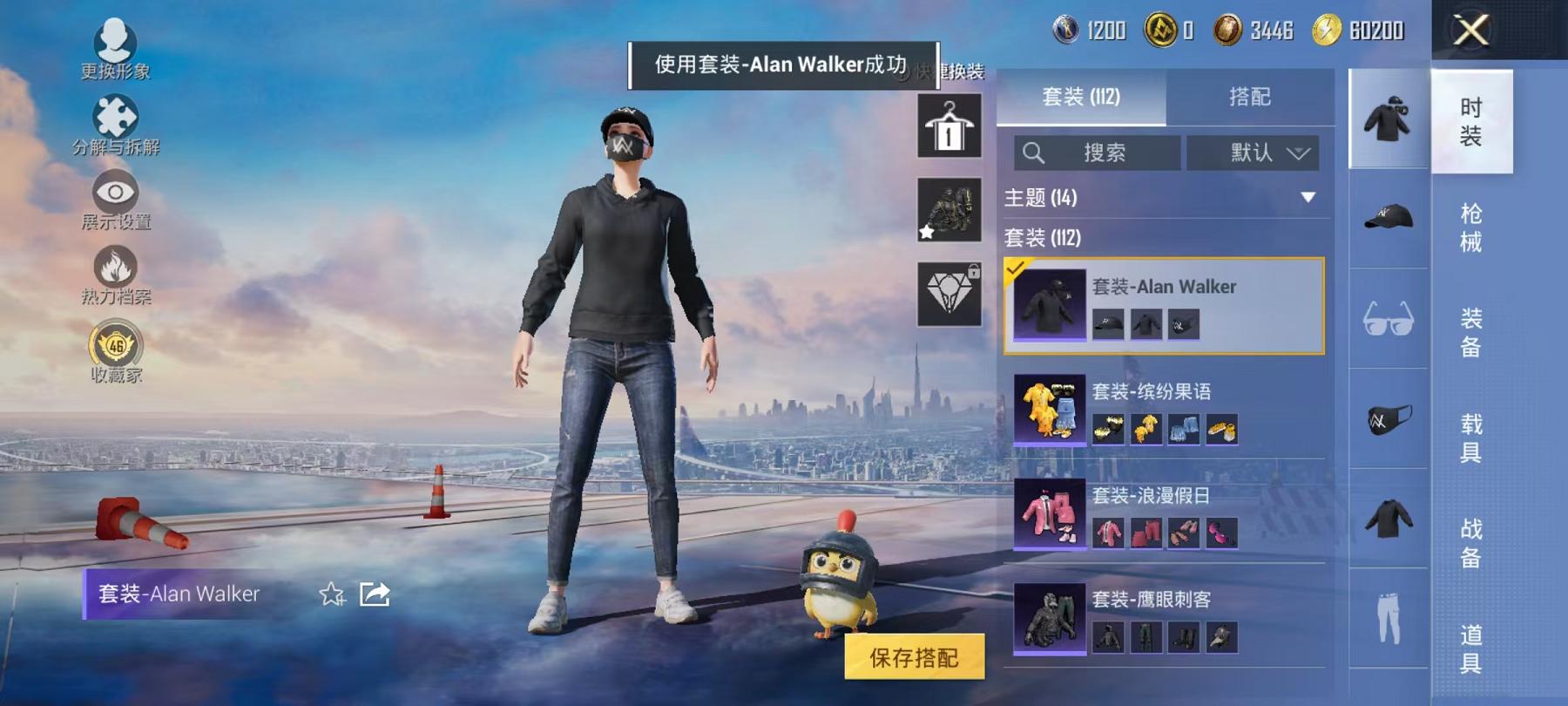Switch to the 枪械 category tab
The width and height of the screenshot is (1568, 706).
tap(1471, 224)
